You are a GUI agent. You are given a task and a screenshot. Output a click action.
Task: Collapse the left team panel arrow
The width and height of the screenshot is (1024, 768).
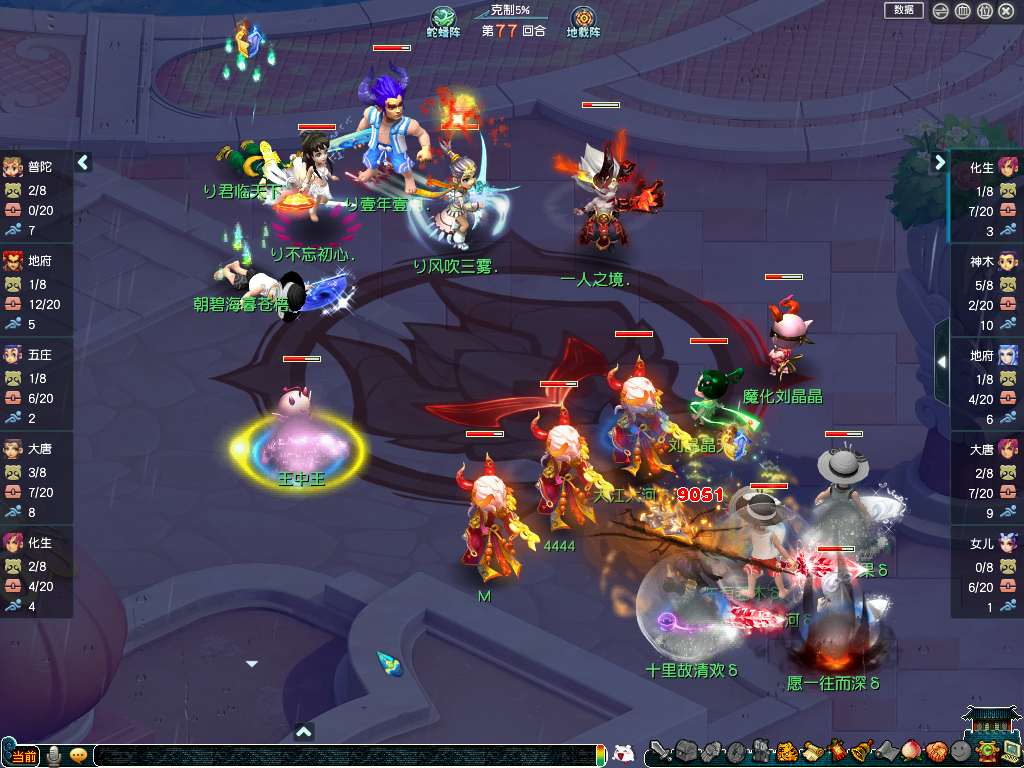[x=83, y=162]
